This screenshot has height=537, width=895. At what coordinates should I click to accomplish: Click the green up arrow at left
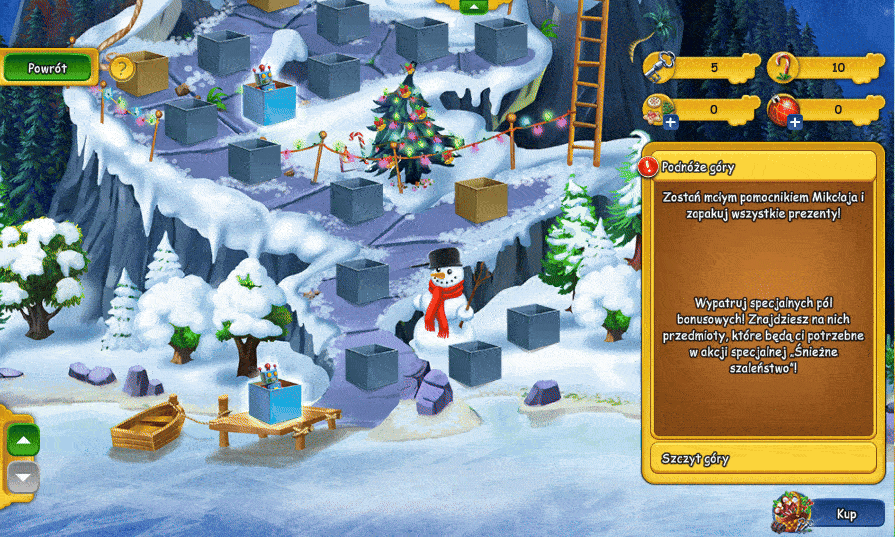24,440
